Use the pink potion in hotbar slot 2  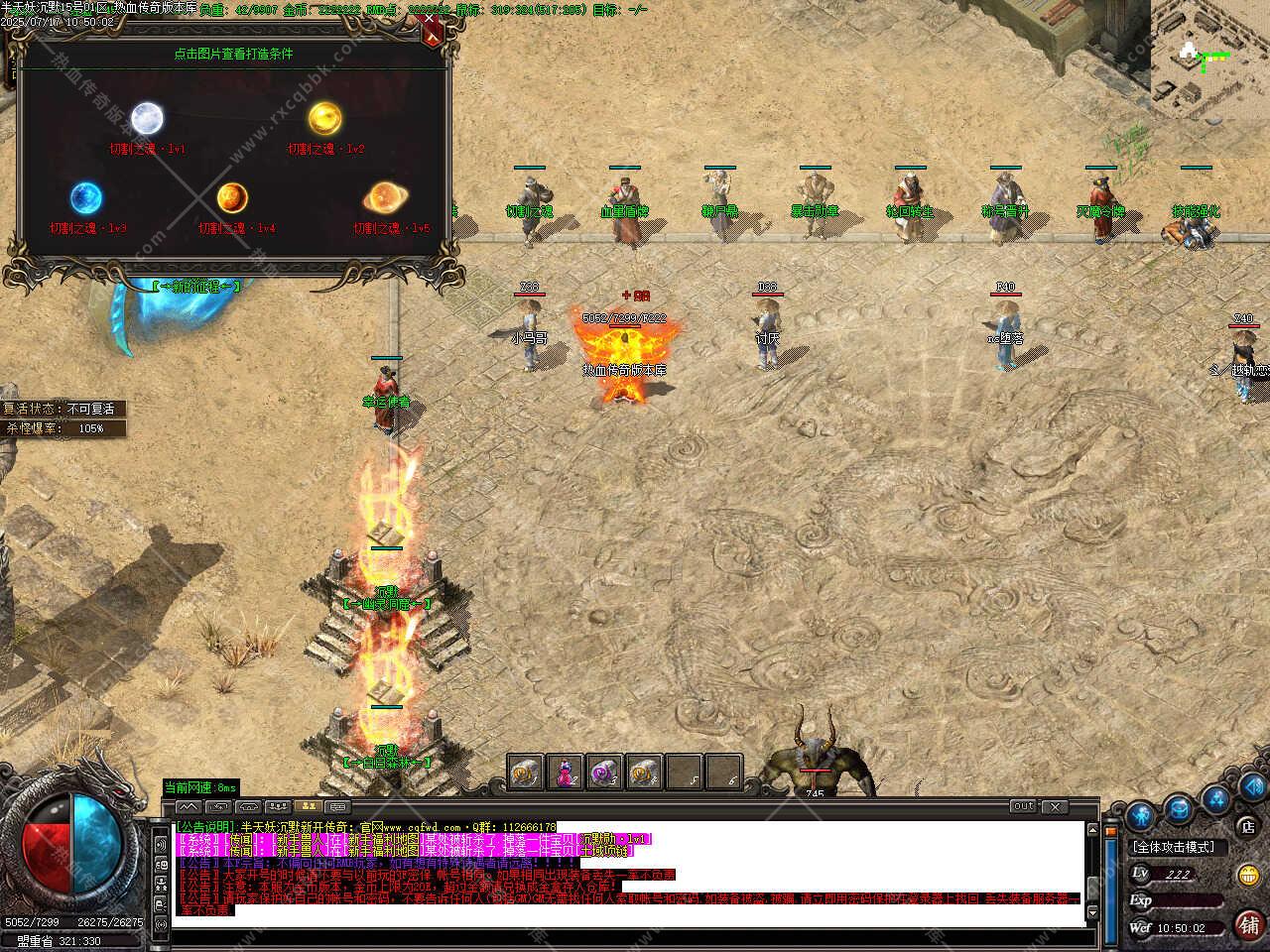point(565,772)
